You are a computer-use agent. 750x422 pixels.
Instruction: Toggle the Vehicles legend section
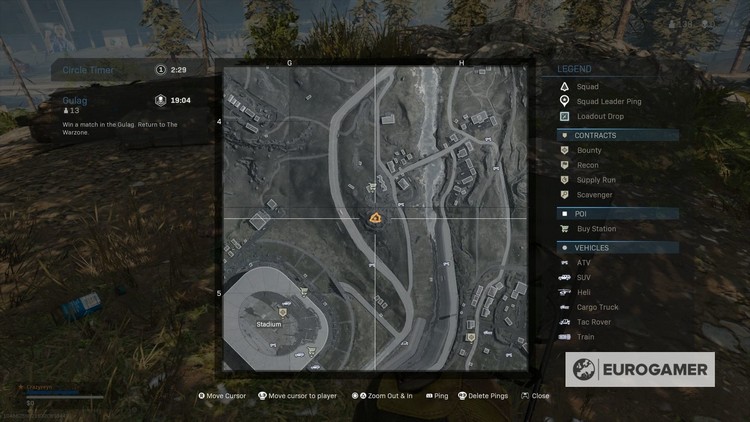pos(617,247)
